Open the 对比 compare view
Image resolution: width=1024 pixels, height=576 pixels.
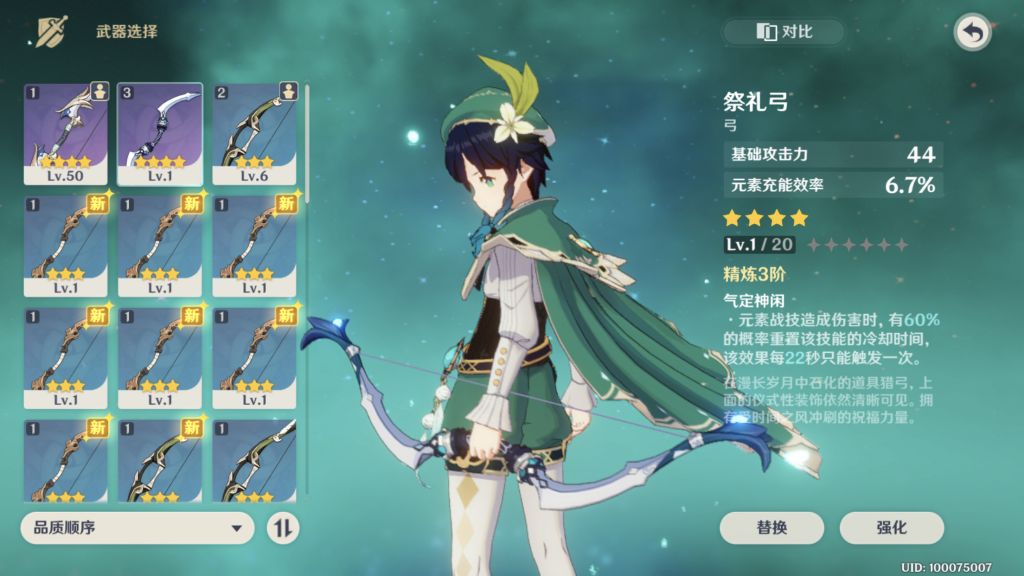pyautogui.click(x=784, y=32)
